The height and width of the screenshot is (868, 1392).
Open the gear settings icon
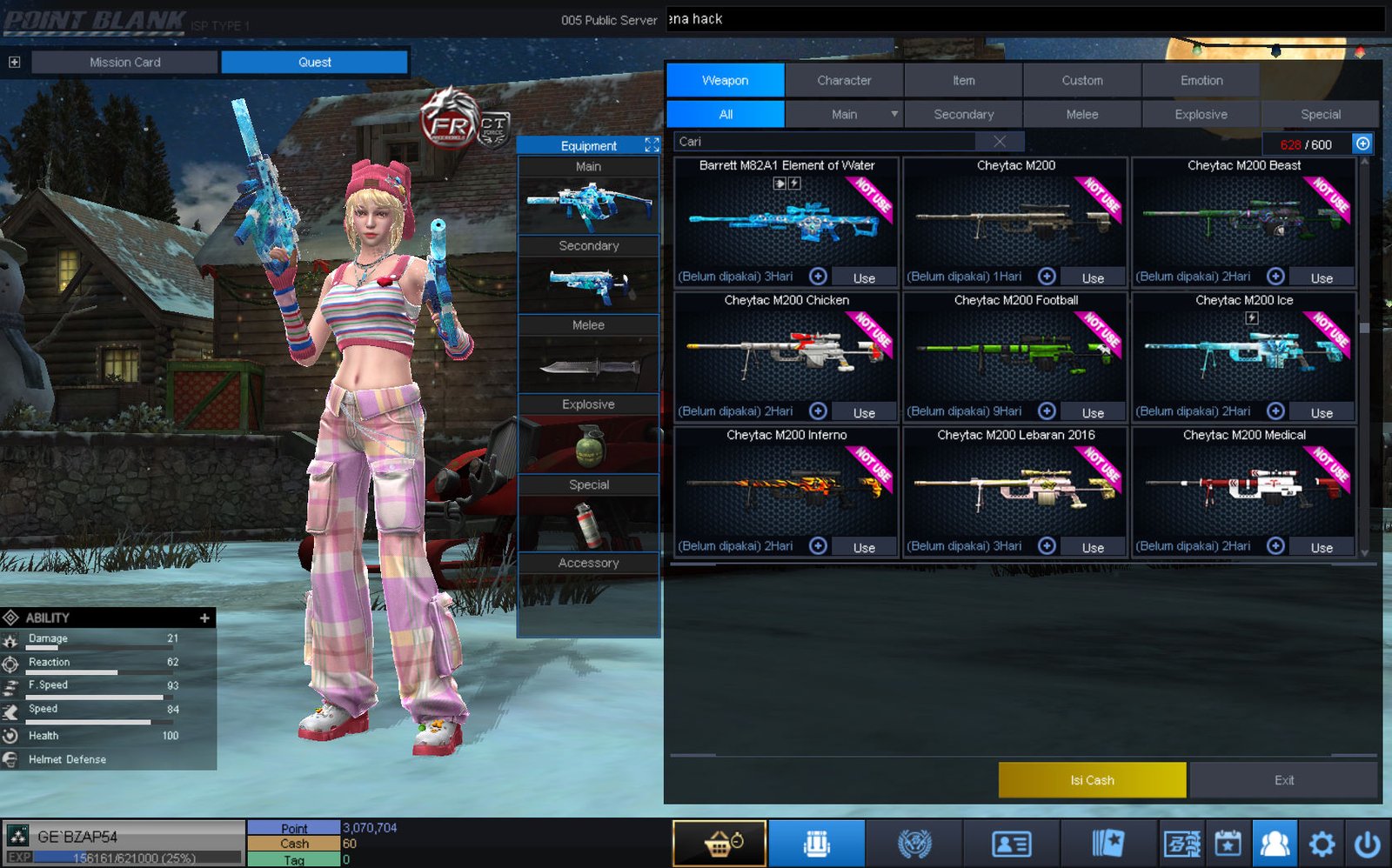tap(1322, 844)
